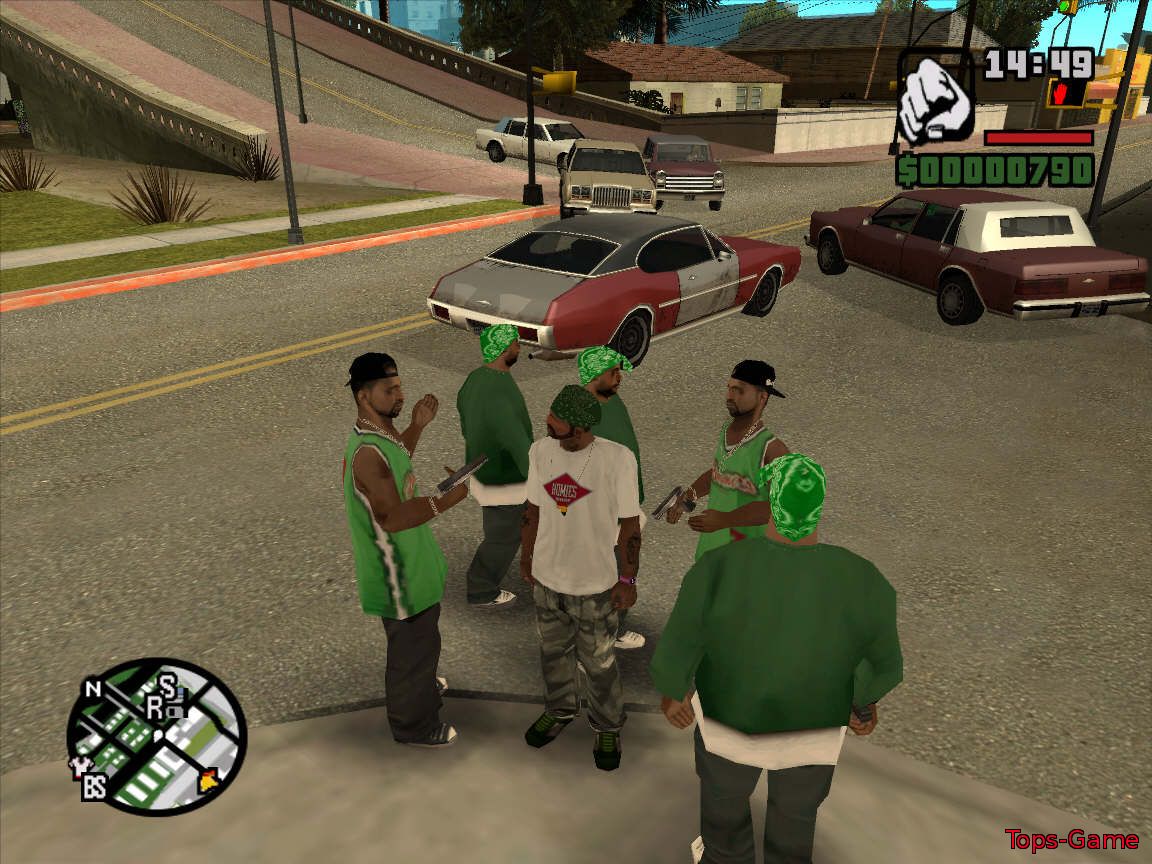Click the yellow bell blip on radar

(x=209, y=779)
